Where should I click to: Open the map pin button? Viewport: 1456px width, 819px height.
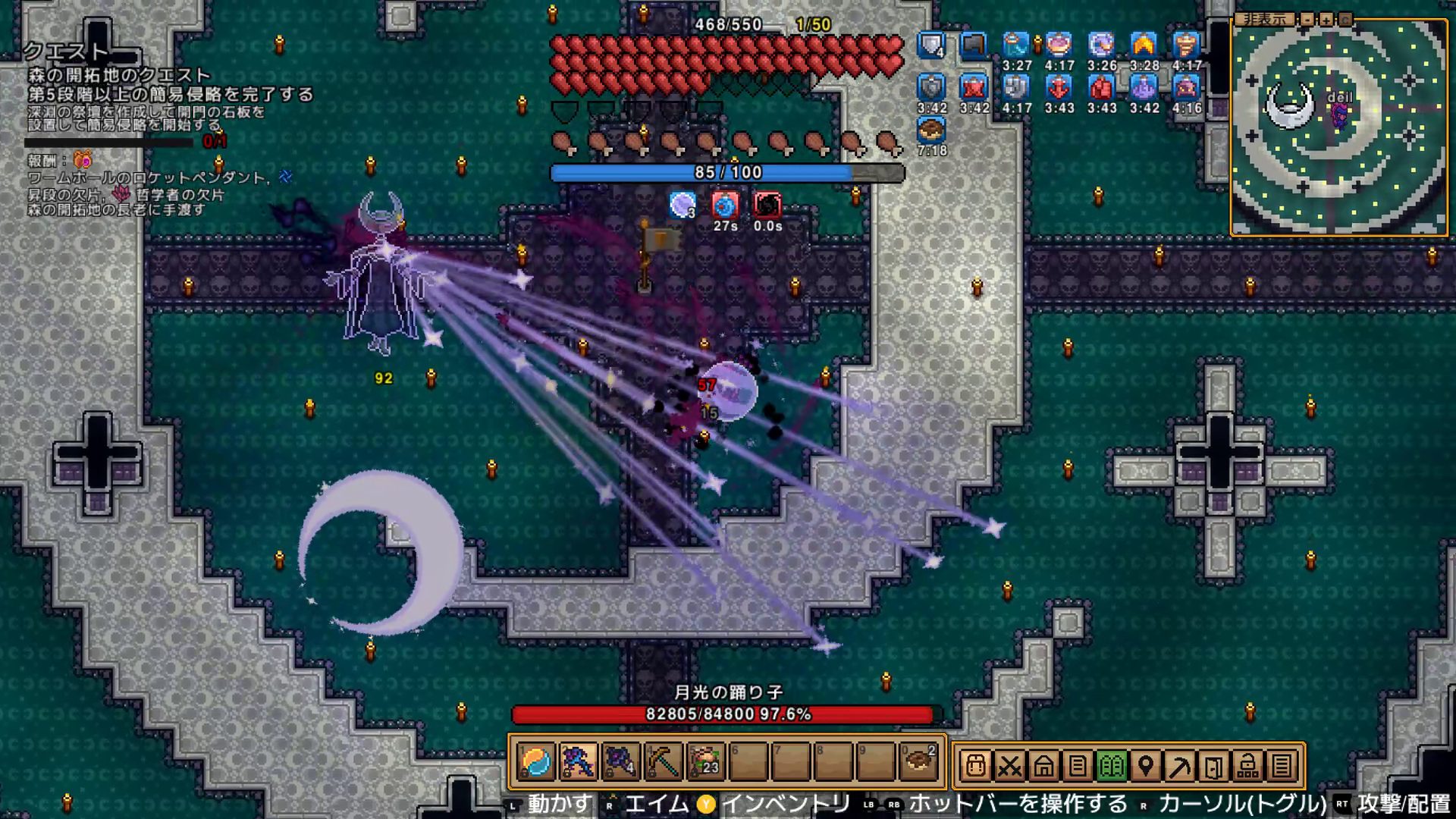(1146, 766)
